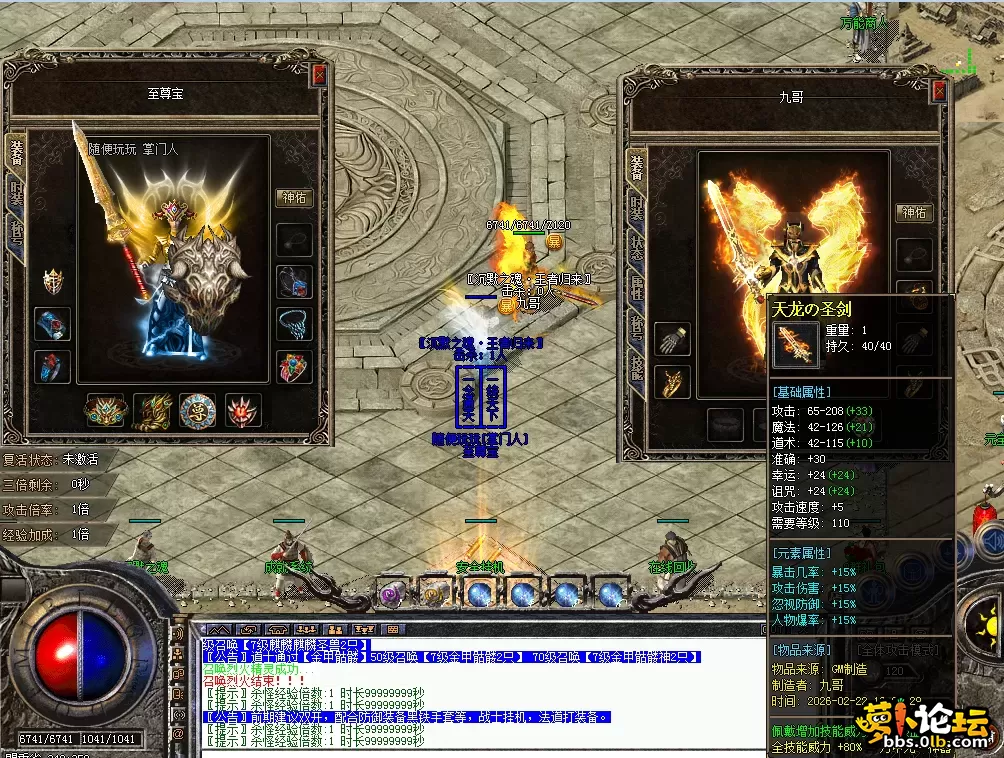The width and height of the screenshot is (1004, 758).
Task: Close the 九哥 character panel
Action: pyautogui.click(x=938, y=91)
